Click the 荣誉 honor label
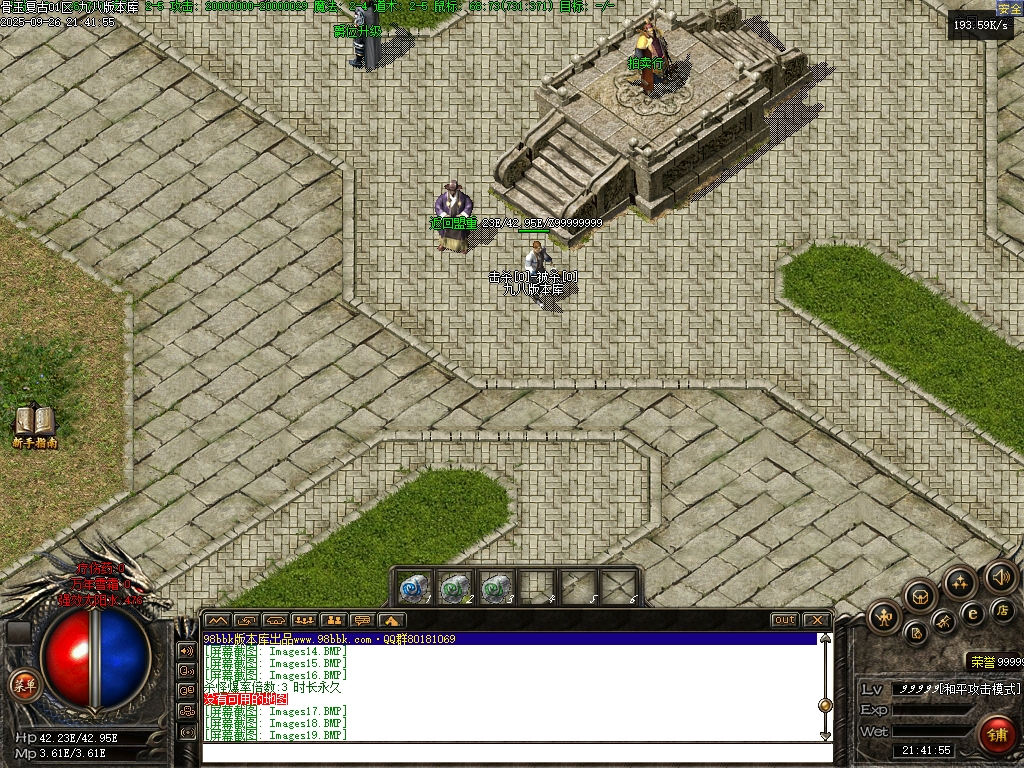Screen dimensions: 1024x768 (980, 662)
